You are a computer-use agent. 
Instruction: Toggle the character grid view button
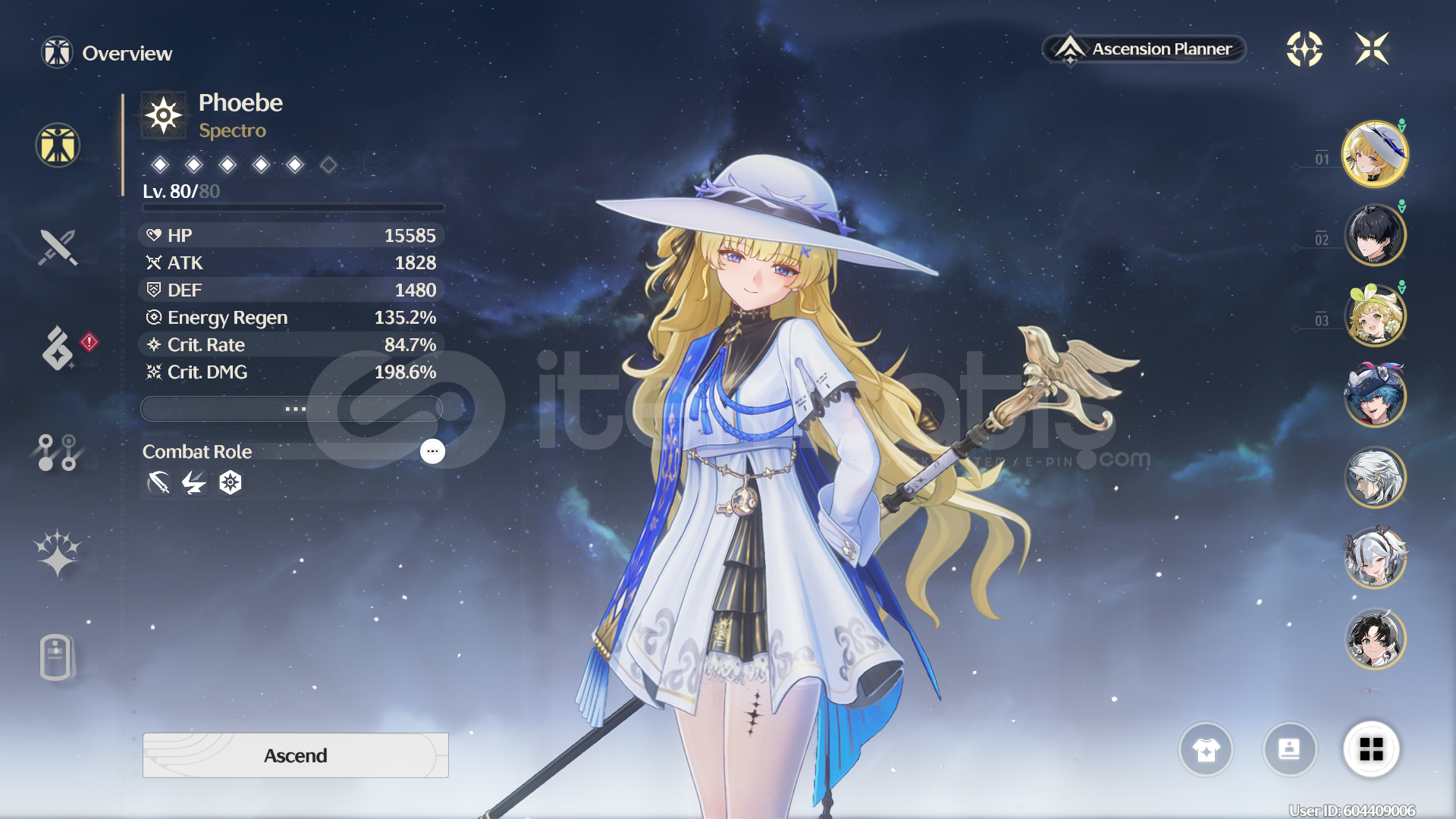pos(1371,750)
